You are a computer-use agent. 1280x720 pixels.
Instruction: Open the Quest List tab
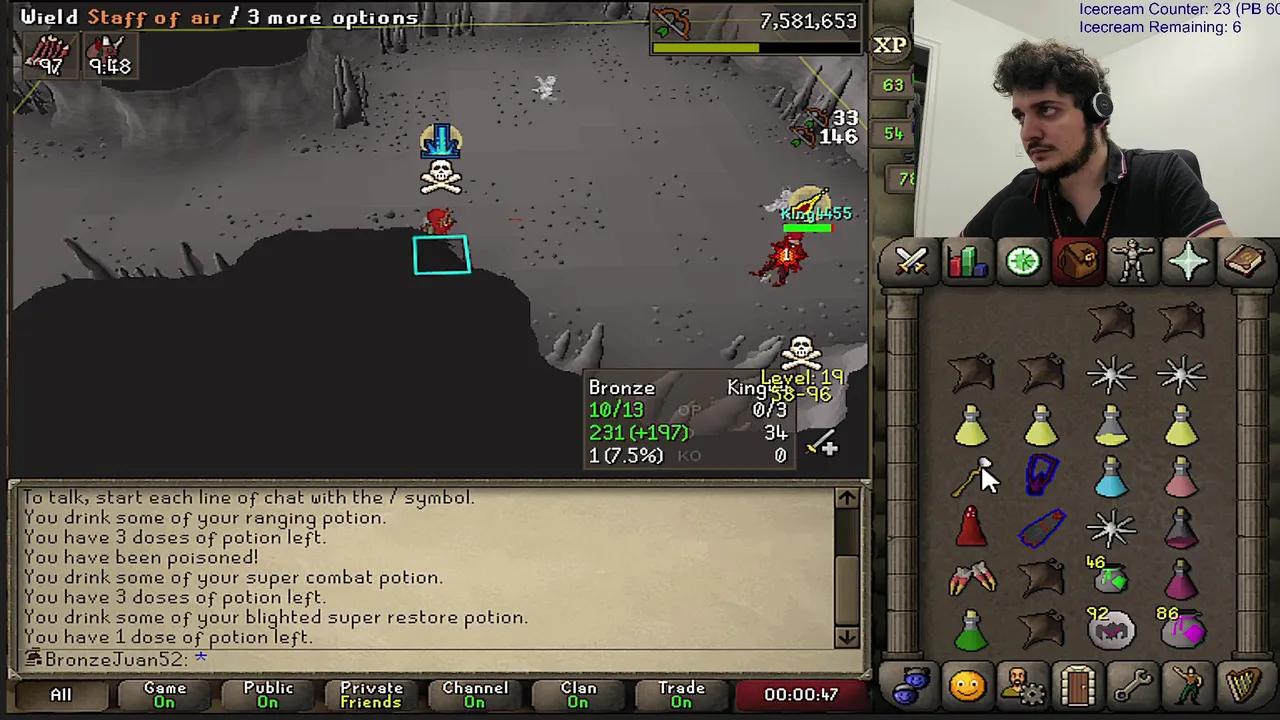tap(1022, 262)
